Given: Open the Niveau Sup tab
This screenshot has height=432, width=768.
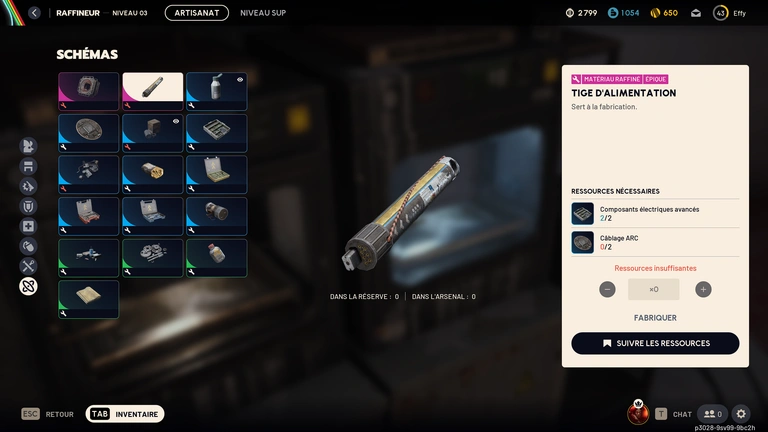Looking at the screenshot, I should tap(263, 13).
